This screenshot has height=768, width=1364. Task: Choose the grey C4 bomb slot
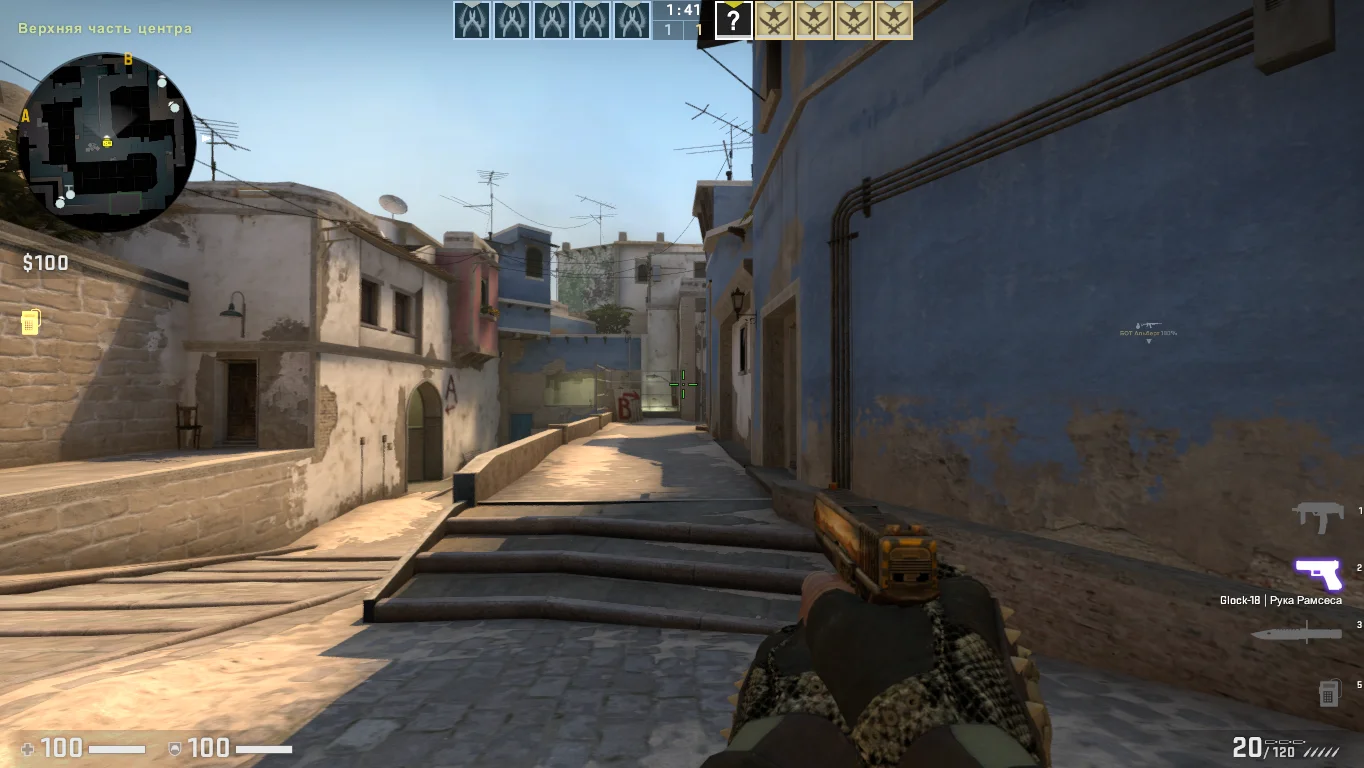[x=1328, y=692]
